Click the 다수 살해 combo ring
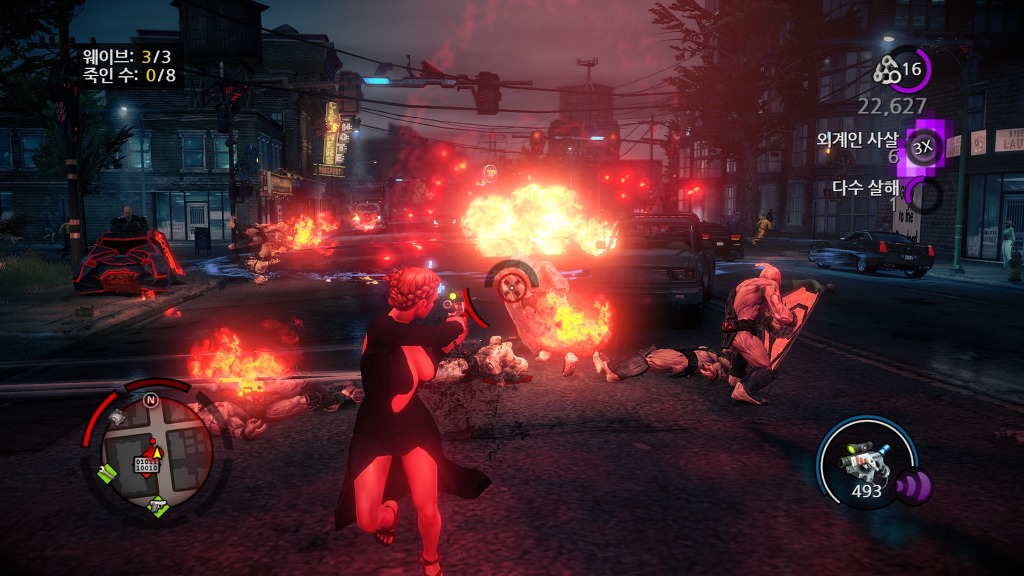Screen dimensions: 1024x576 tap(927, 195)
